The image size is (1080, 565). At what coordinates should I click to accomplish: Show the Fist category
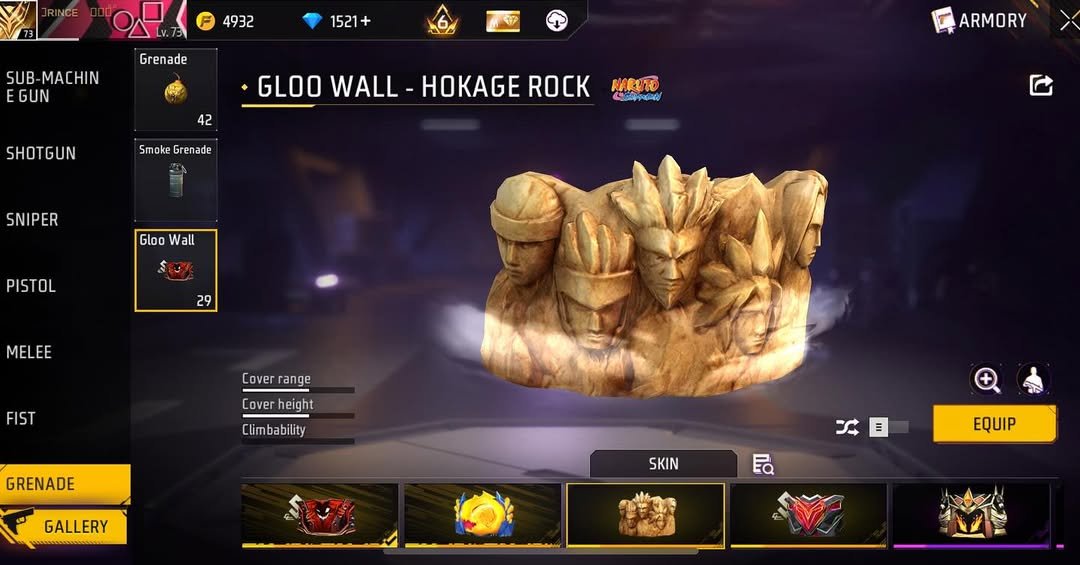[21, 419]
